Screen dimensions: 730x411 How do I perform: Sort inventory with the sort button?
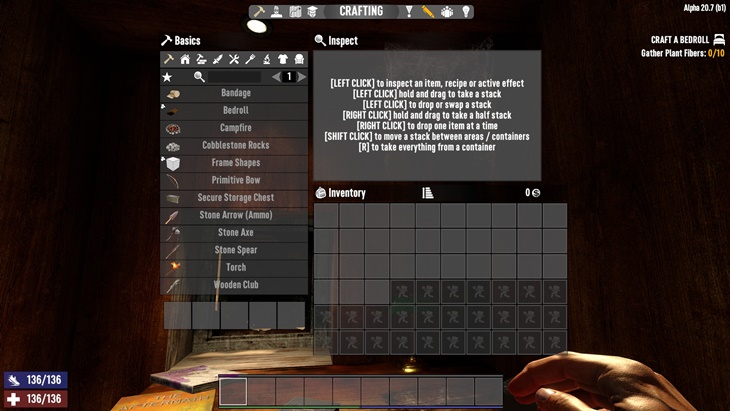[x=428, y=193]
